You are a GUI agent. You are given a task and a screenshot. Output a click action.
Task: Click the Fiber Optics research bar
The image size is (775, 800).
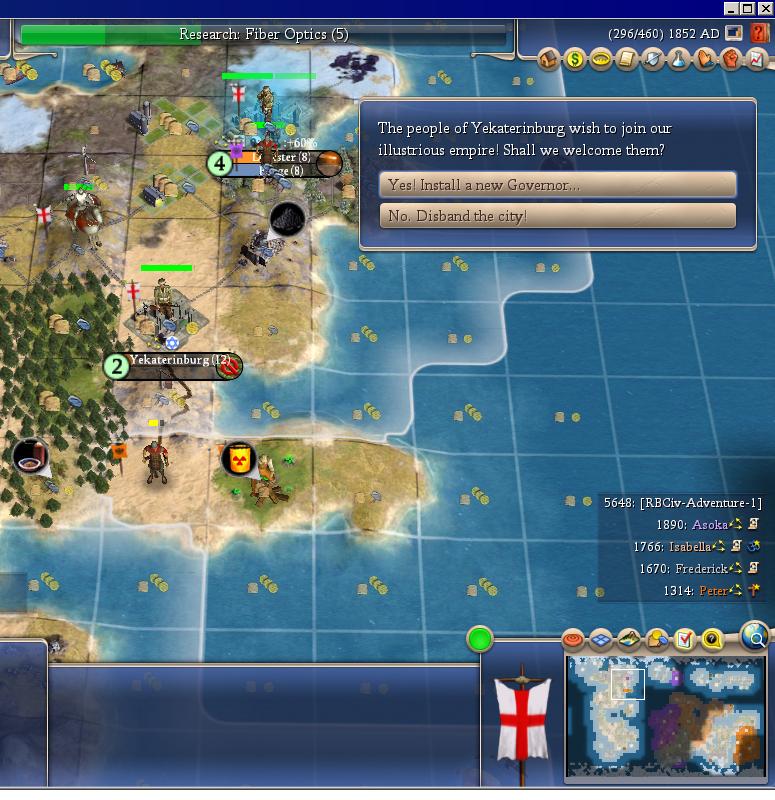coord(263,35)
